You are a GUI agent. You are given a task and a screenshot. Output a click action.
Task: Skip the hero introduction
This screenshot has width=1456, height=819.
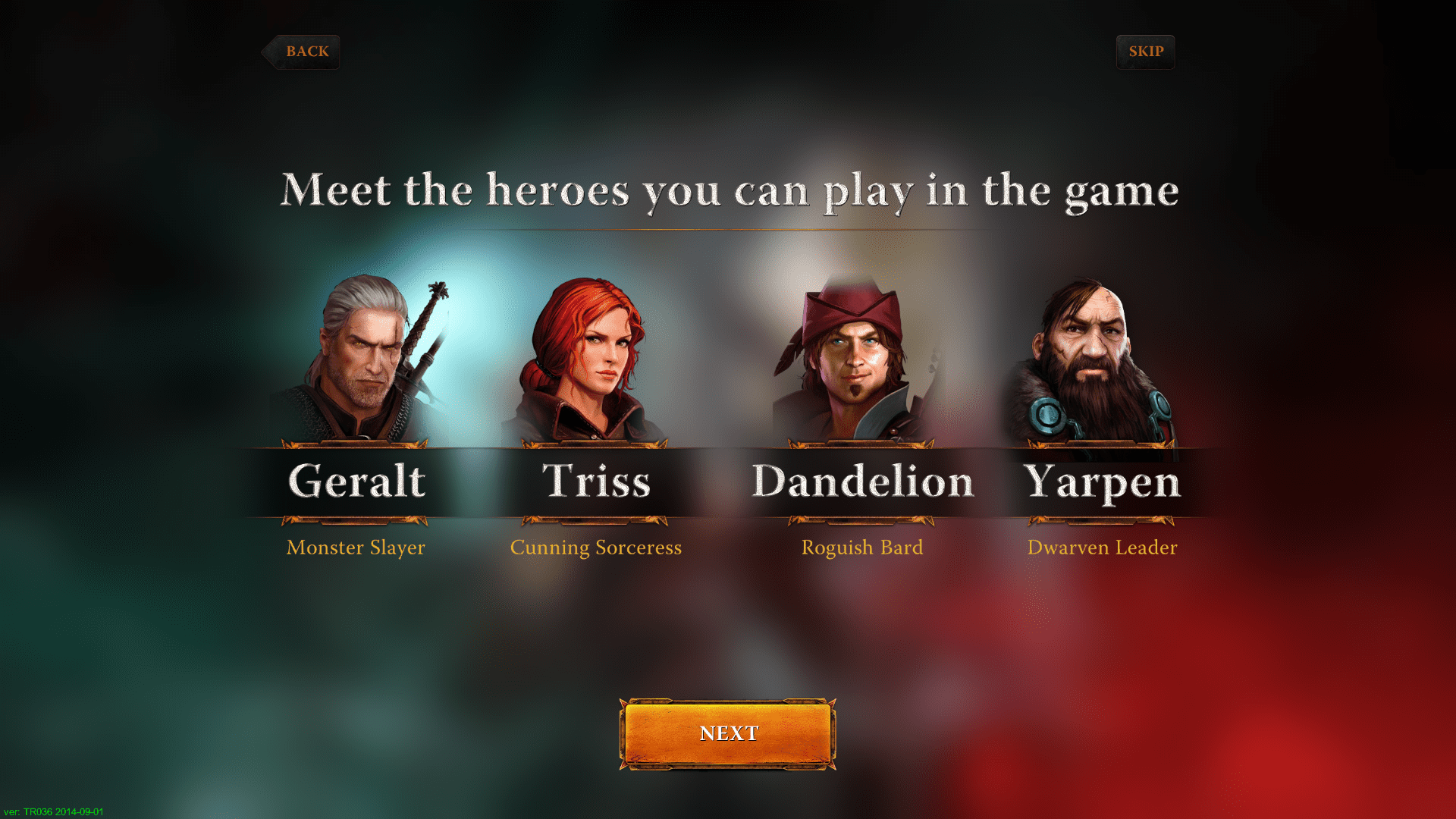click(1145, 52)
